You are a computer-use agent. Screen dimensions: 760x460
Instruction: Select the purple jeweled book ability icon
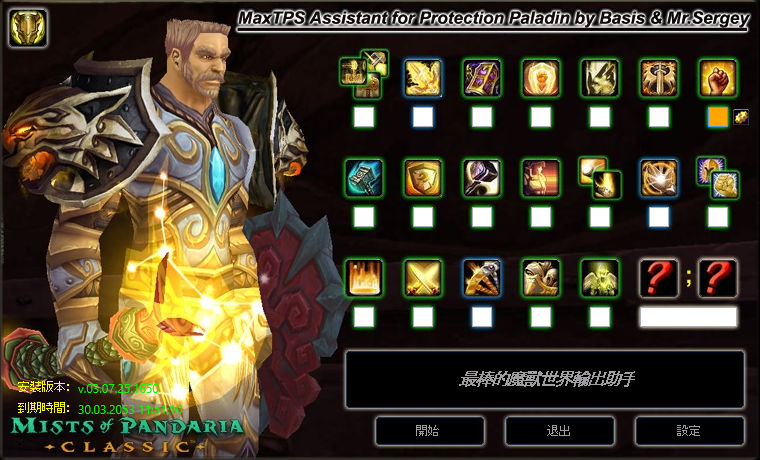pos(481,77)
